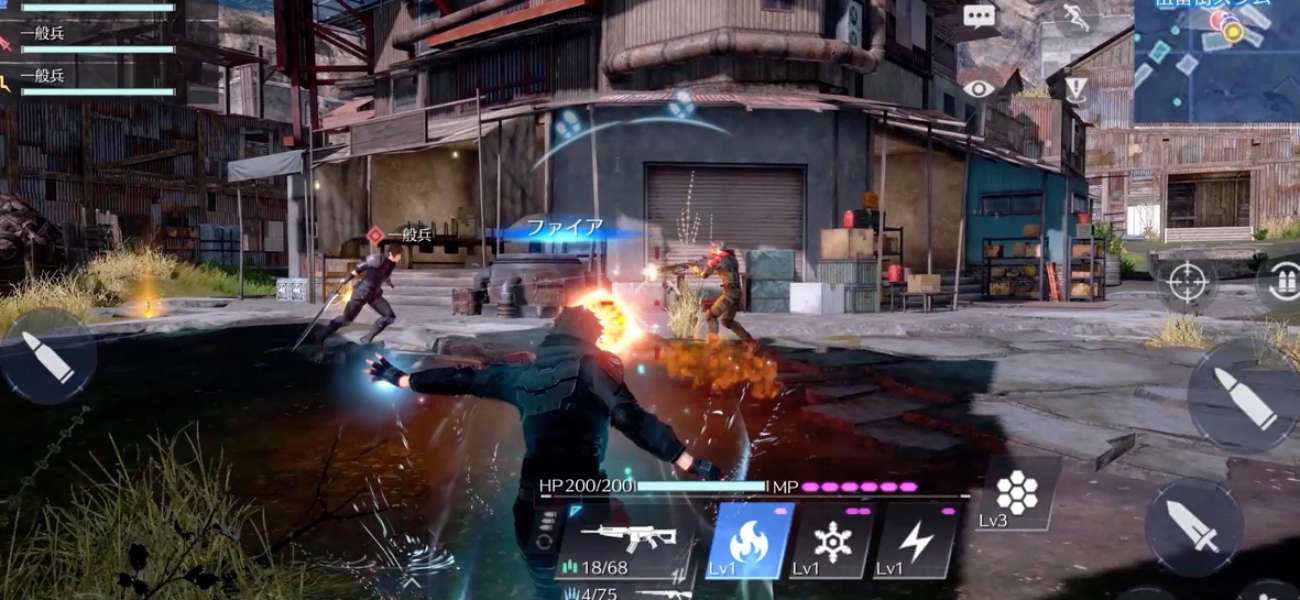The width and height of the screenshot is (1300, 600).
Task: Click the exclamation warning ping icon
Action: 1075,90
